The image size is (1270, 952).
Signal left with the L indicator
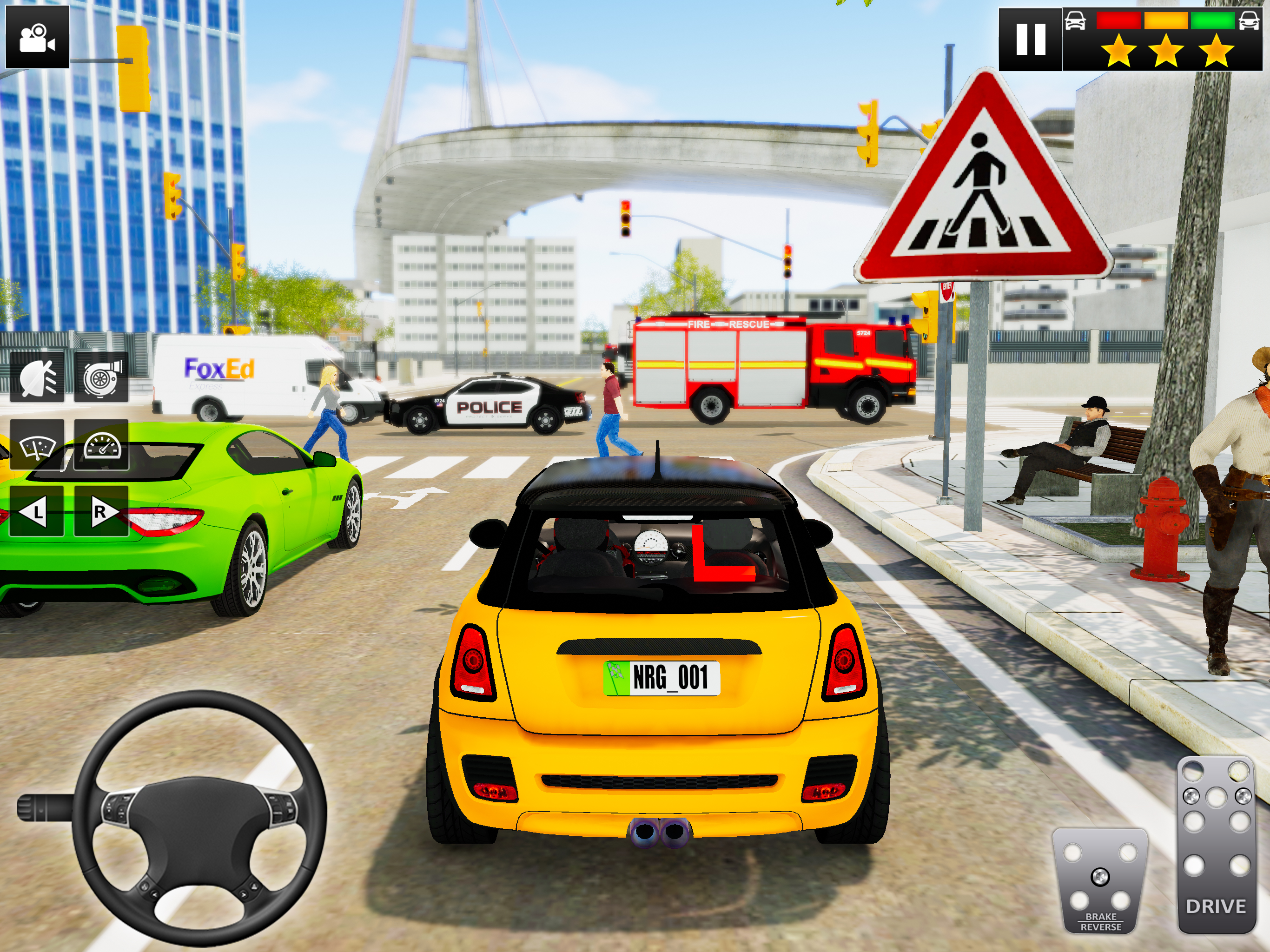tap(36, 510)
